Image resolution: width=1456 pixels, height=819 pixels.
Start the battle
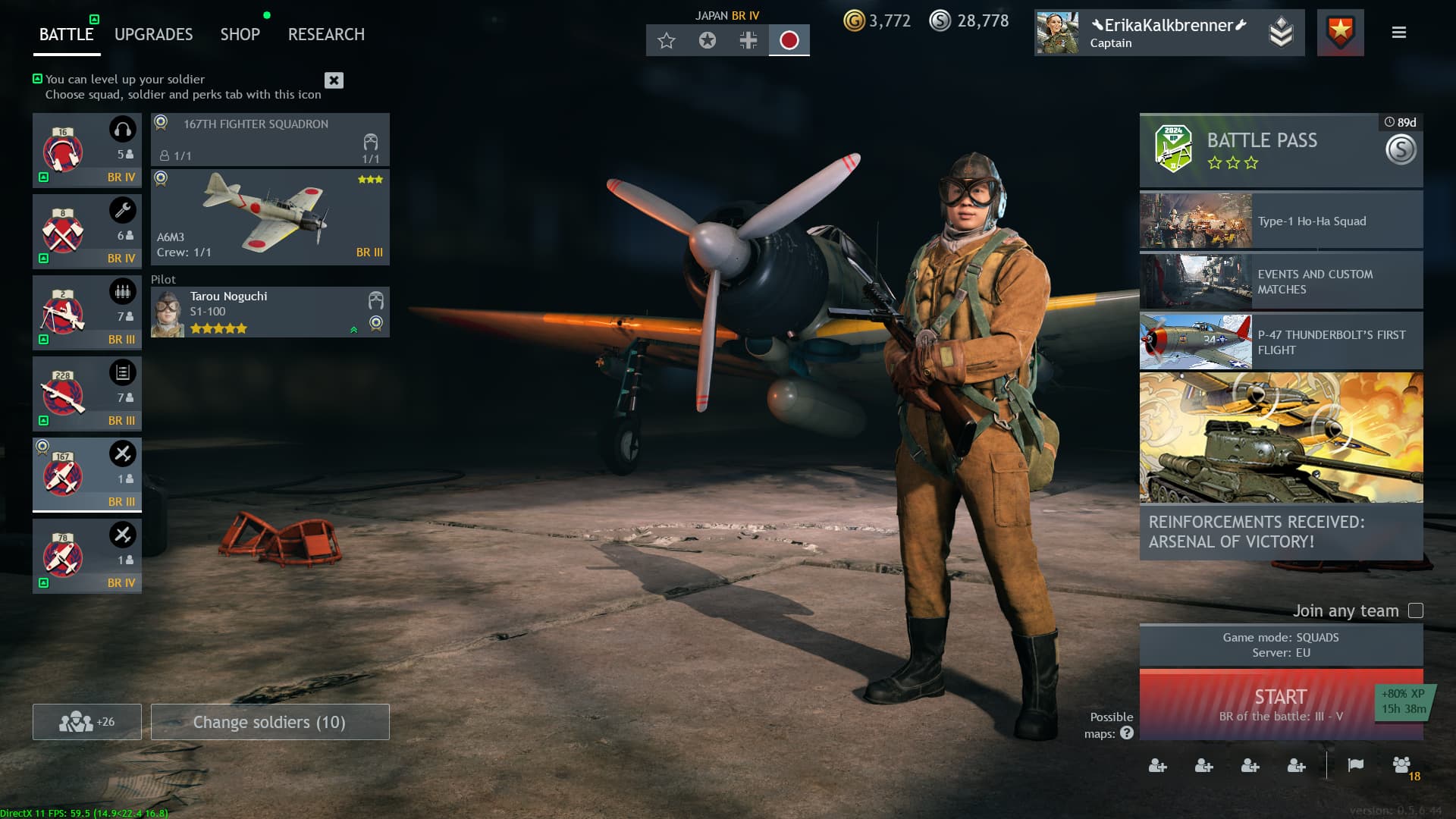(x=1259, y=704)
